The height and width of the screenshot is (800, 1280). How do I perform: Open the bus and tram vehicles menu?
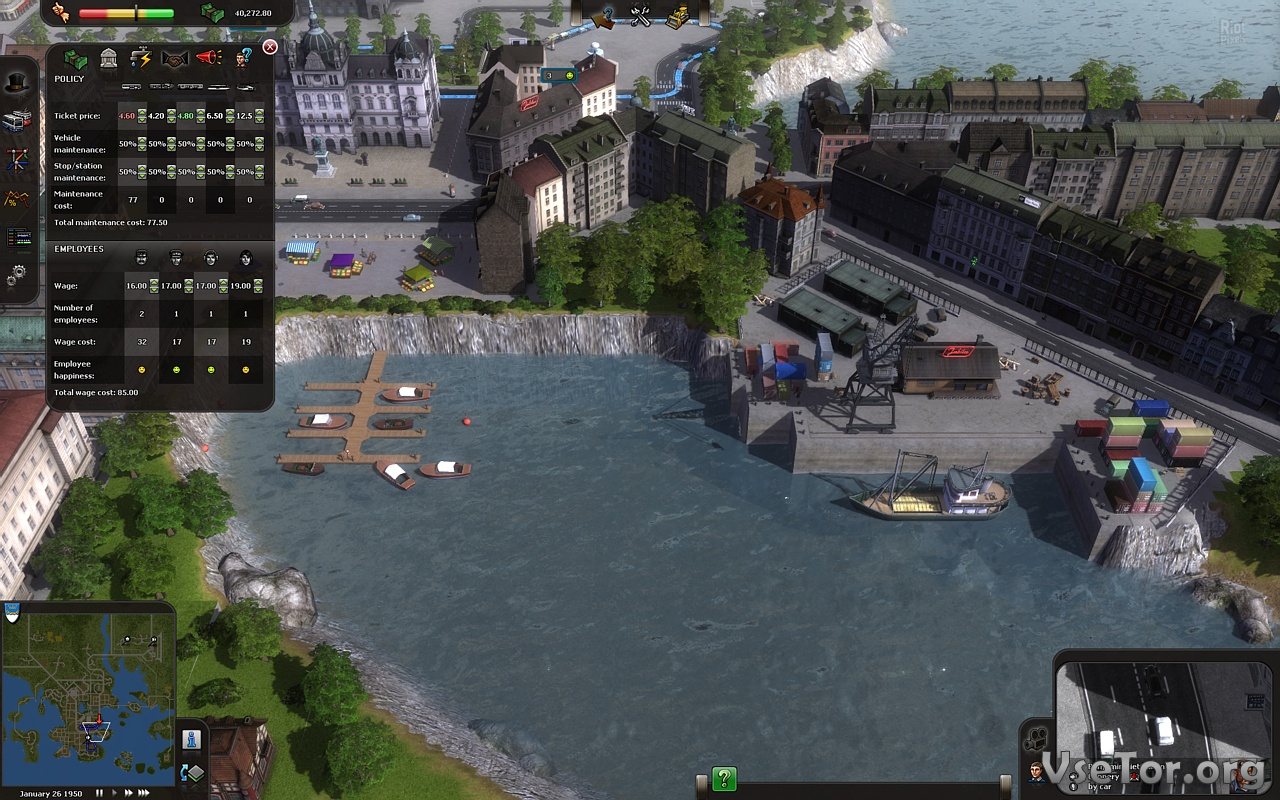[16, 121]
